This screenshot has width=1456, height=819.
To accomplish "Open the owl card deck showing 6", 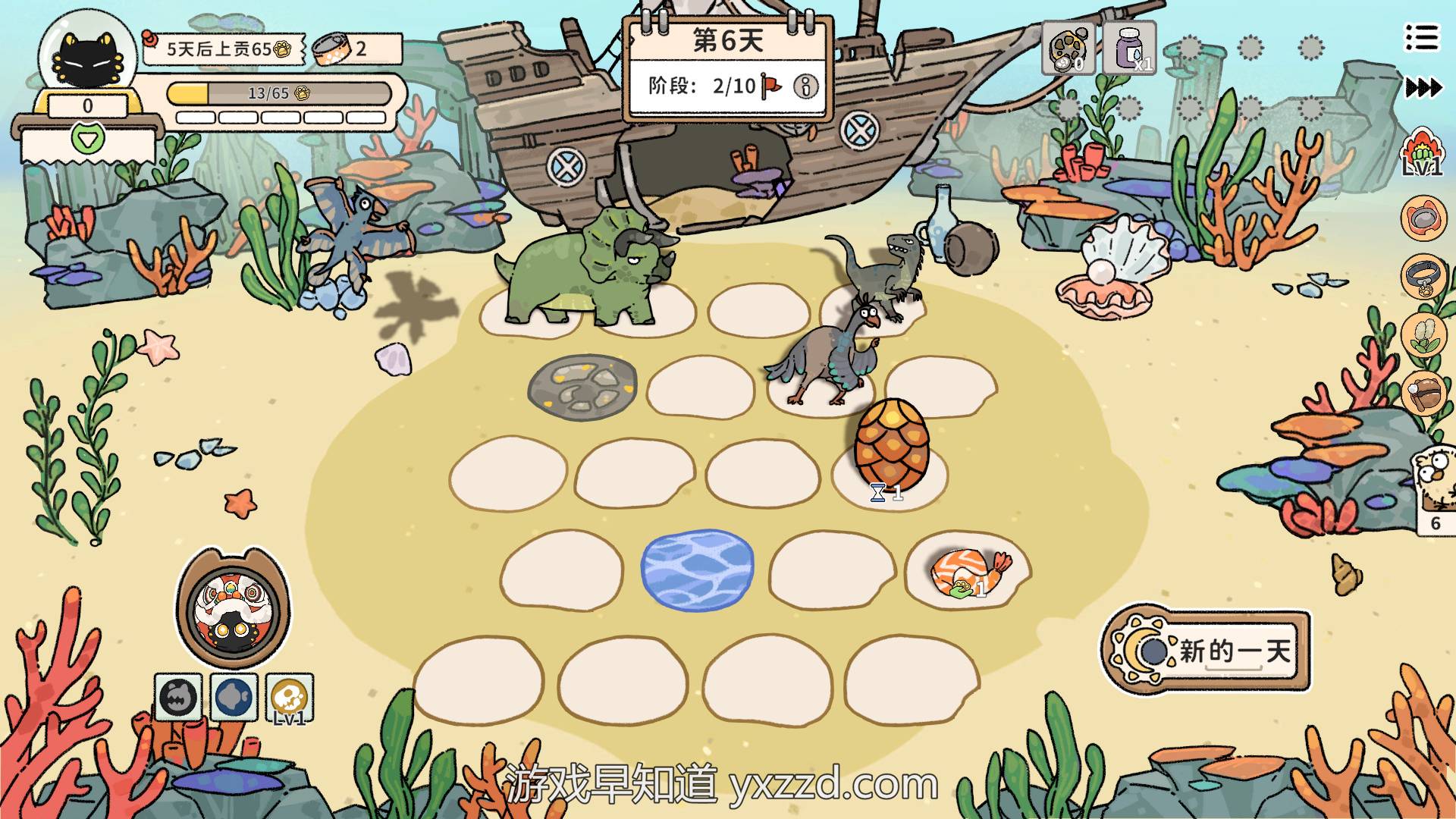I will point(1436,489).
